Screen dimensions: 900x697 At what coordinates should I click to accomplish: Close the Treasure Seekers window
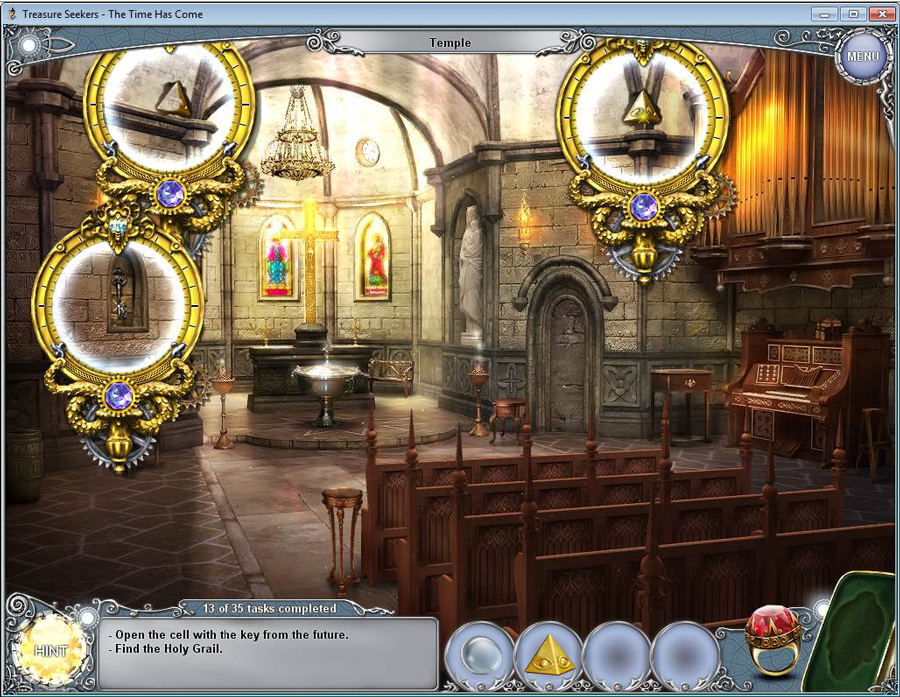pos(880,14)
